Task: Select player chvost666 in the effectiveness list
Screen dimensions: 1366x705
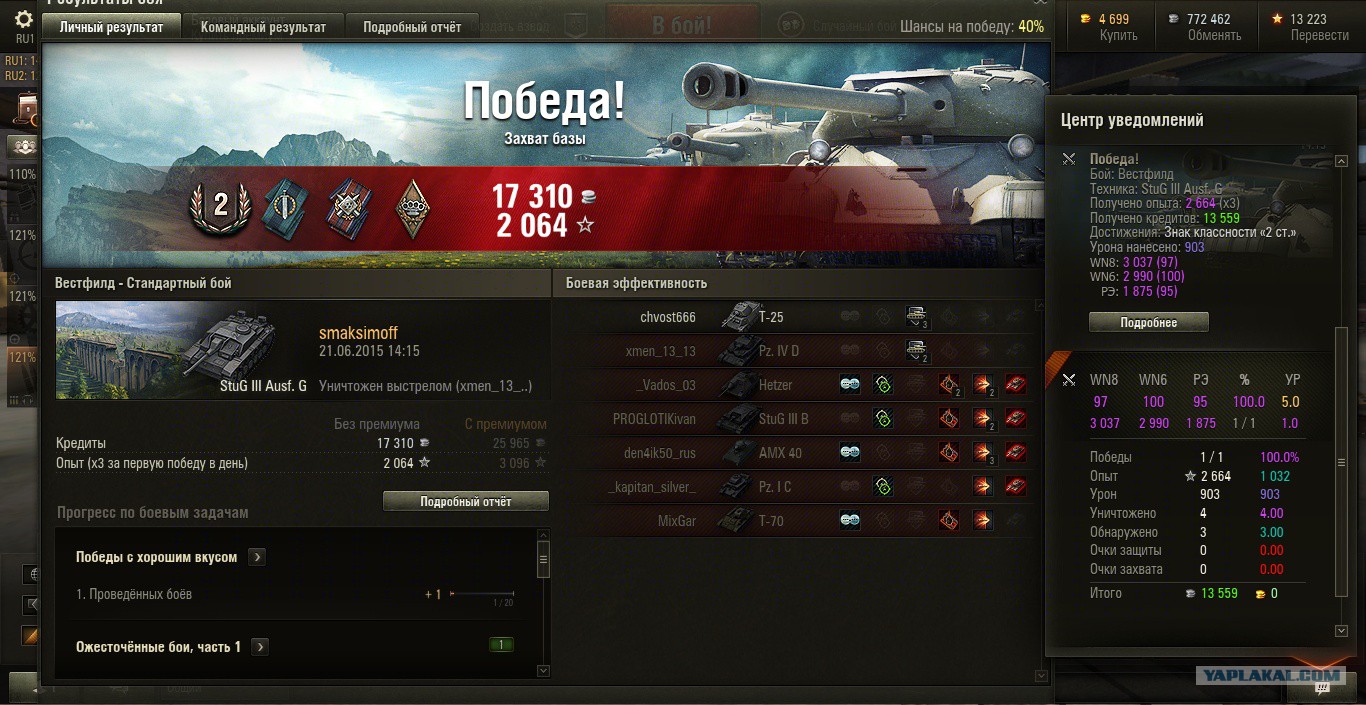Action: (667, 318)
